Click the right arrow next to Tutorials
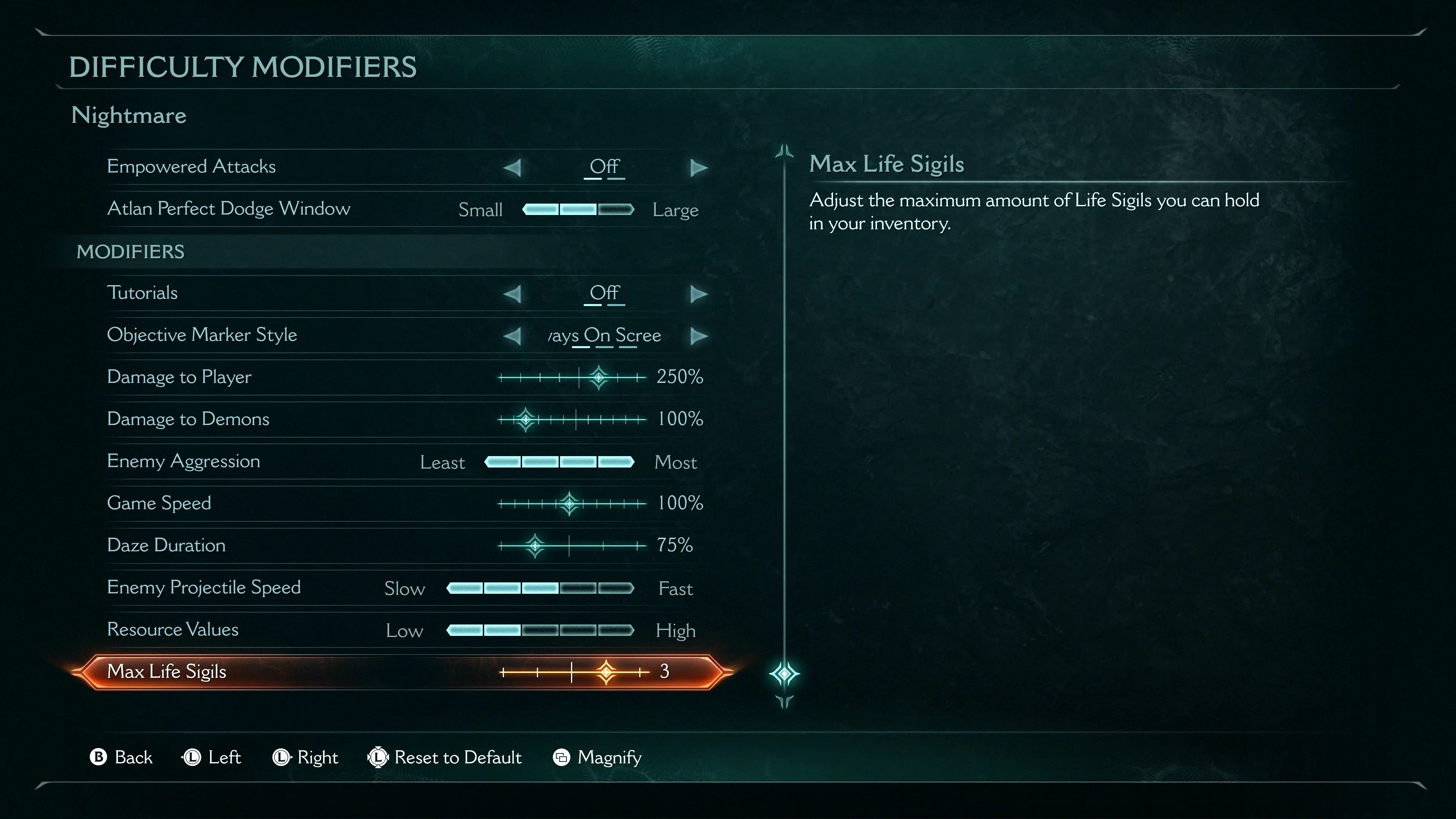The image size is (1456, 819). (x=698, y=293)
